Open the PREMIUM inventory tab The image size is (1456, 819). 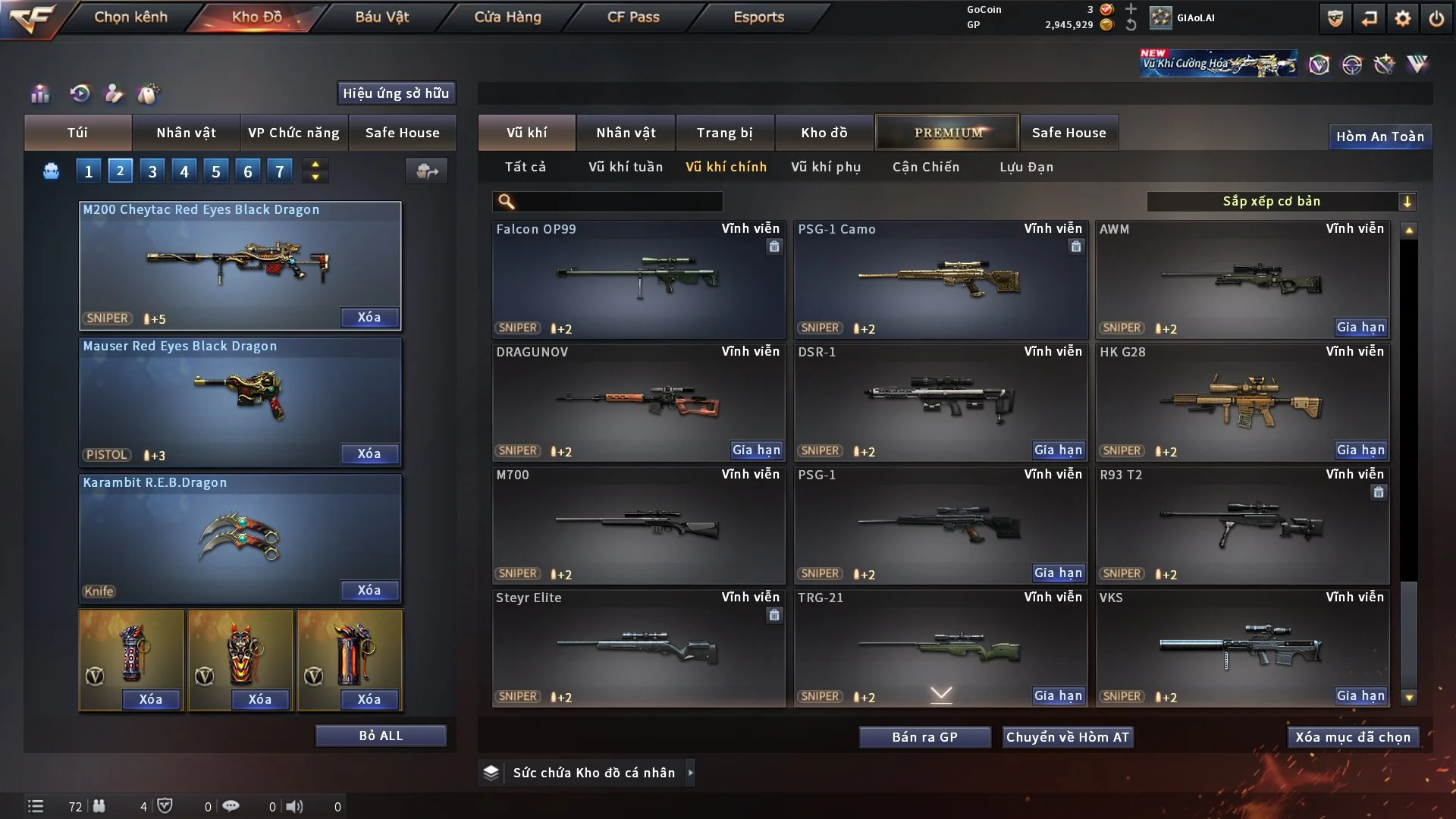click(947, 133)
